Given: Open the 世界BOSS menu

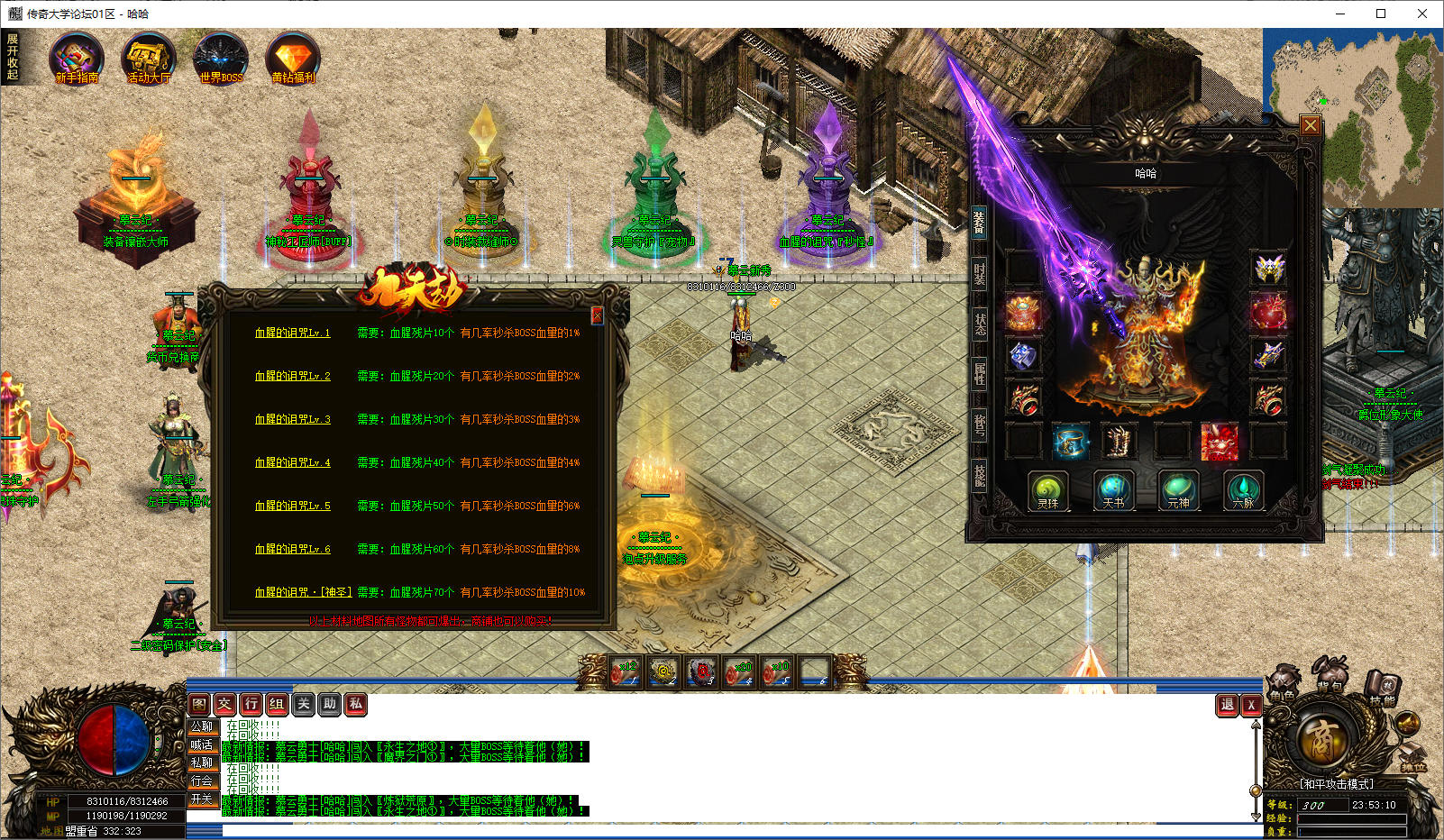Looking at the screenshot, I should 221,59.
